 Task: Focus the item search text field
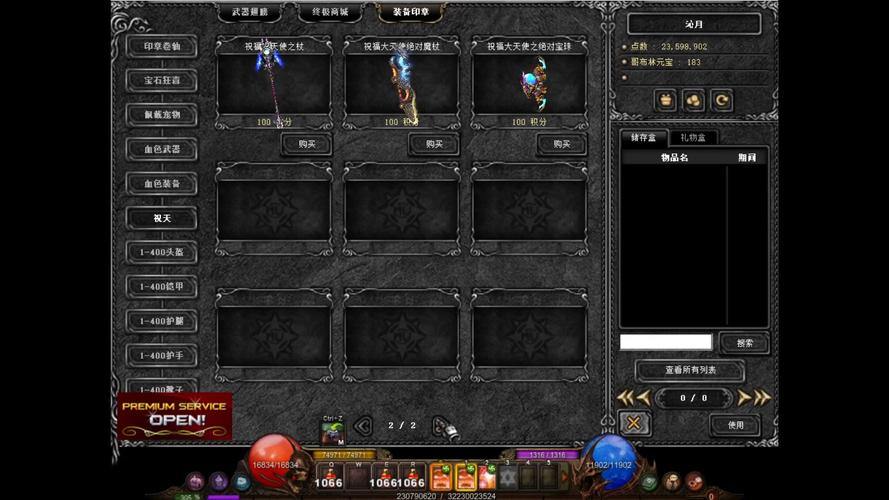coord(665,342)
